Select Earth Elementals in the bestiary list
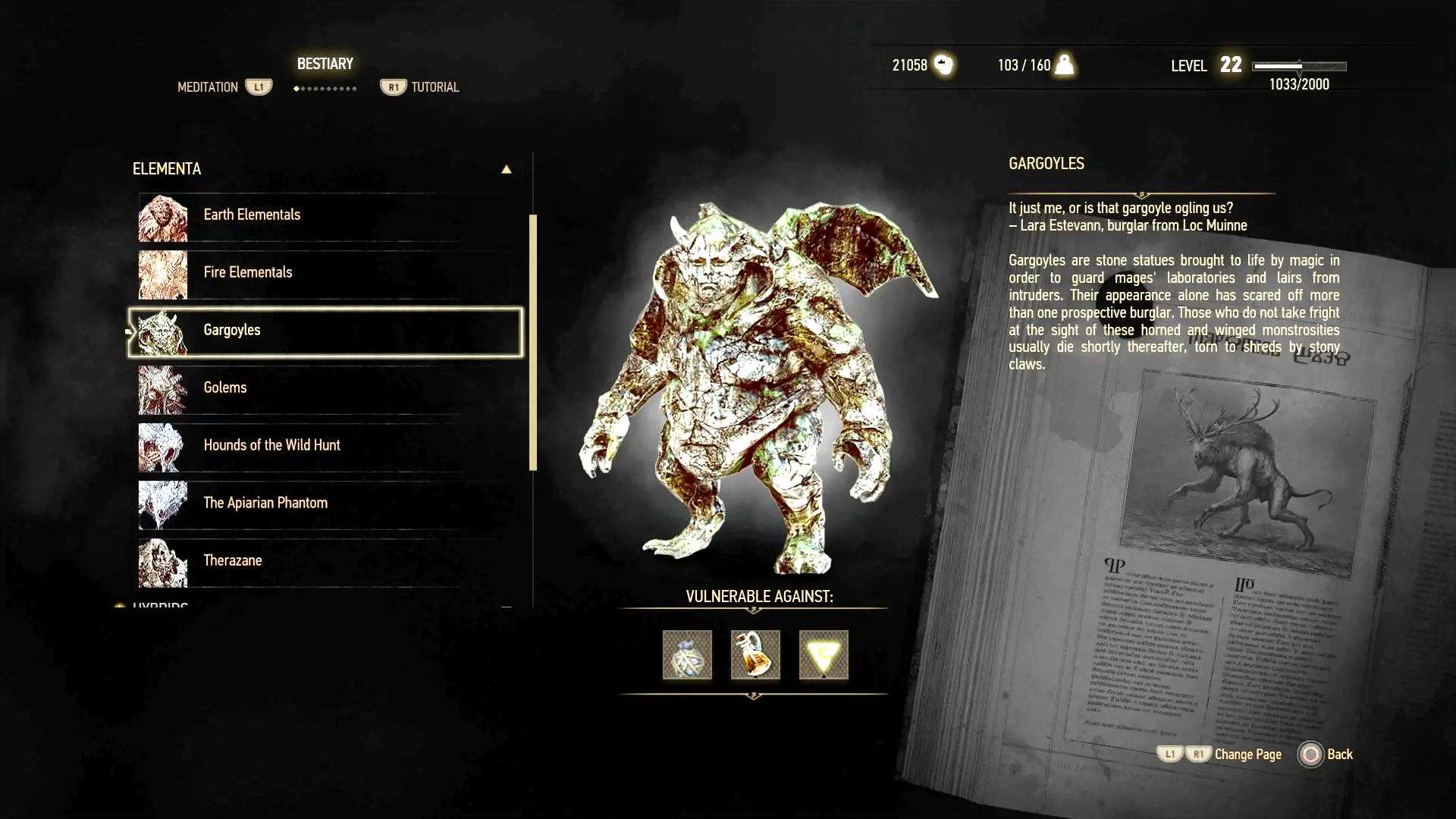 point(252,215)
